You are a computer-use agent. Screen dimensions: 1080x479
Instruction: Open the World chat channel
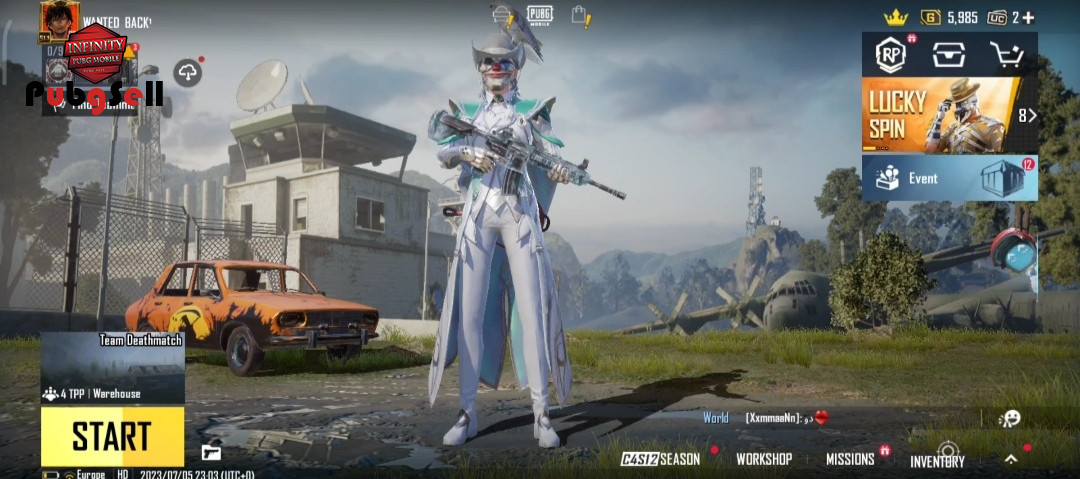point(716,418)
